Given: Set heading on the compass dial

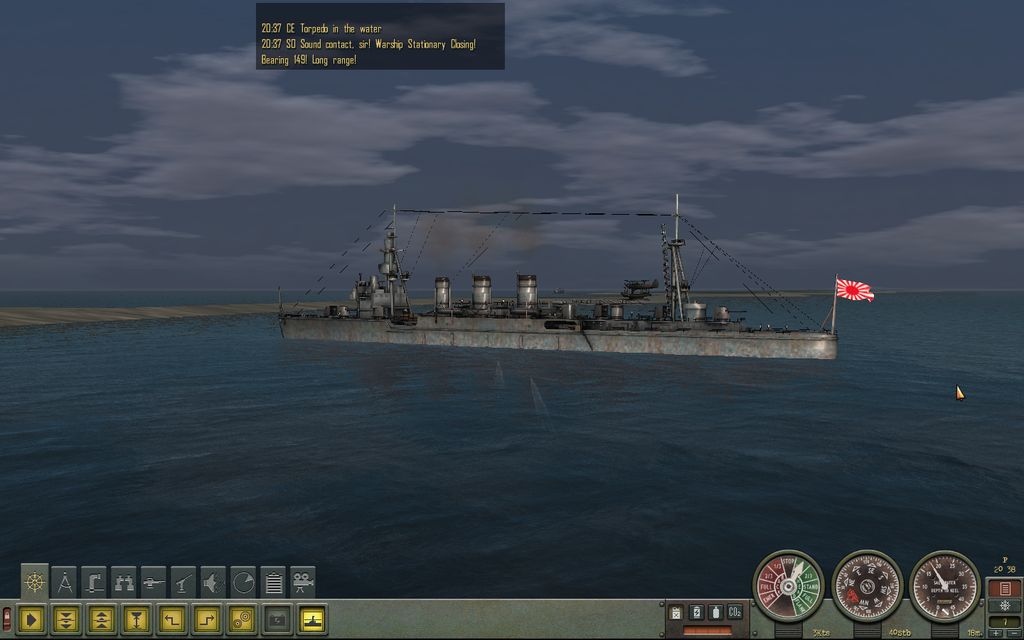Looking at the screenshot, I should [x=867, y=586].
